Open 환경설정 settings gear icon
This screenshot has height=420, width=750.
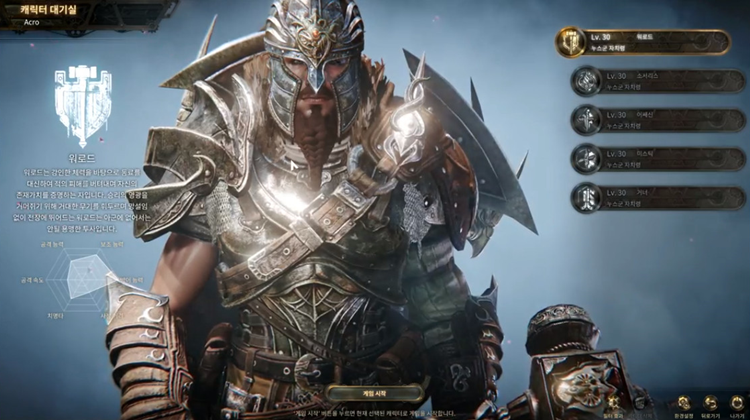click(x=684, y=400)
